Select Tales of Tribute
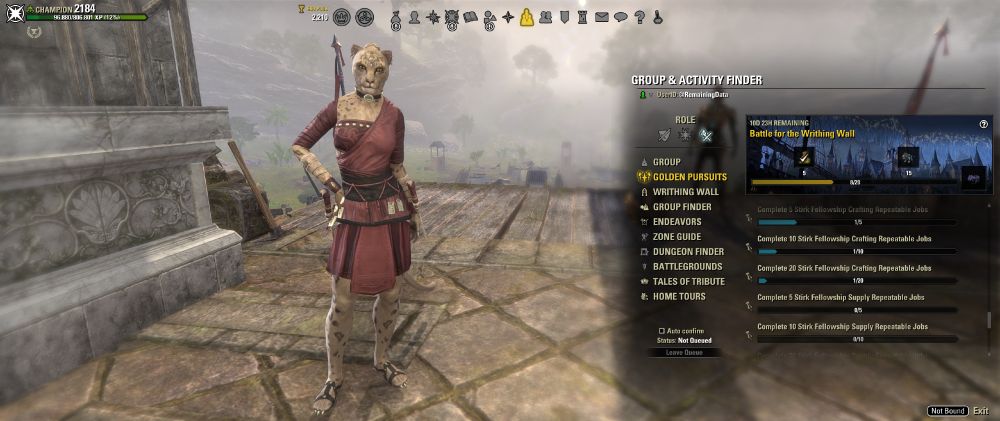This screenshot has width=1000, height=421. (688, 282)
